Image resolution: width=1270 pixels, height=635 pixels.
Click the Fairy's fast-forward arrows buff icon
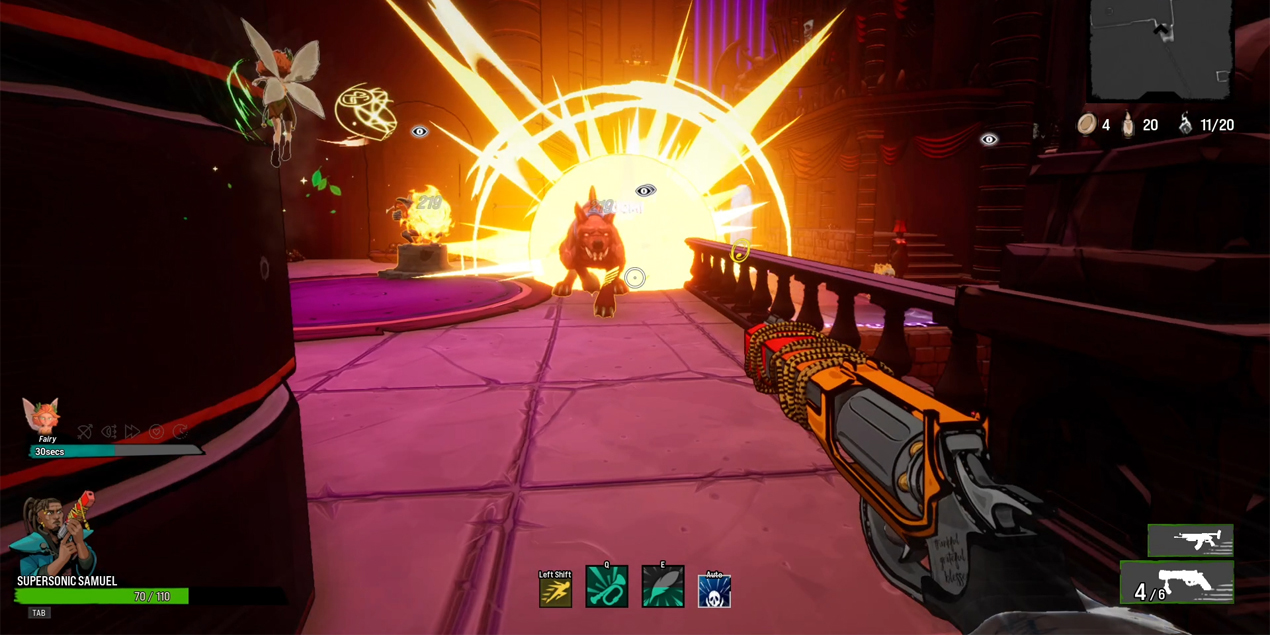click(x=132, y=432)
